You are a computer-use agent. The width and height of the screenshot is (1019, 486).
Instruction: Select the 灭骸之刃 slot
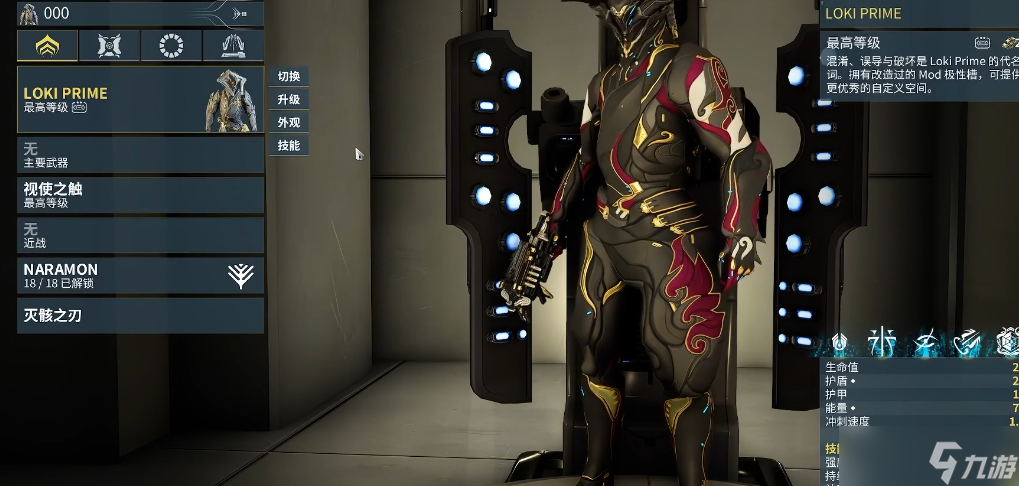coord(140,316)
